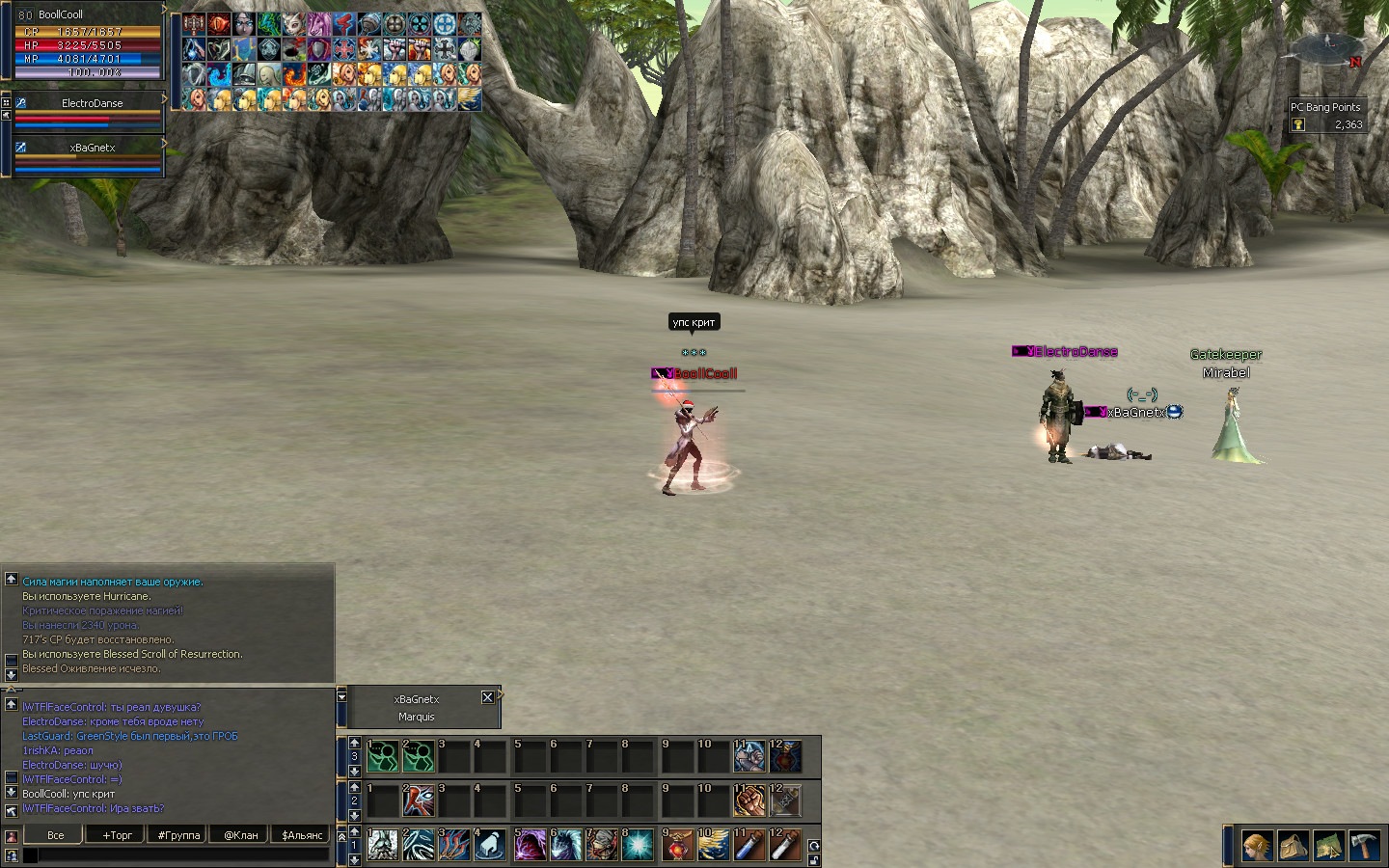1389x868 pixels.
Task: Use the white potion vial in slot 12
Action: click(x=785, y=846)
